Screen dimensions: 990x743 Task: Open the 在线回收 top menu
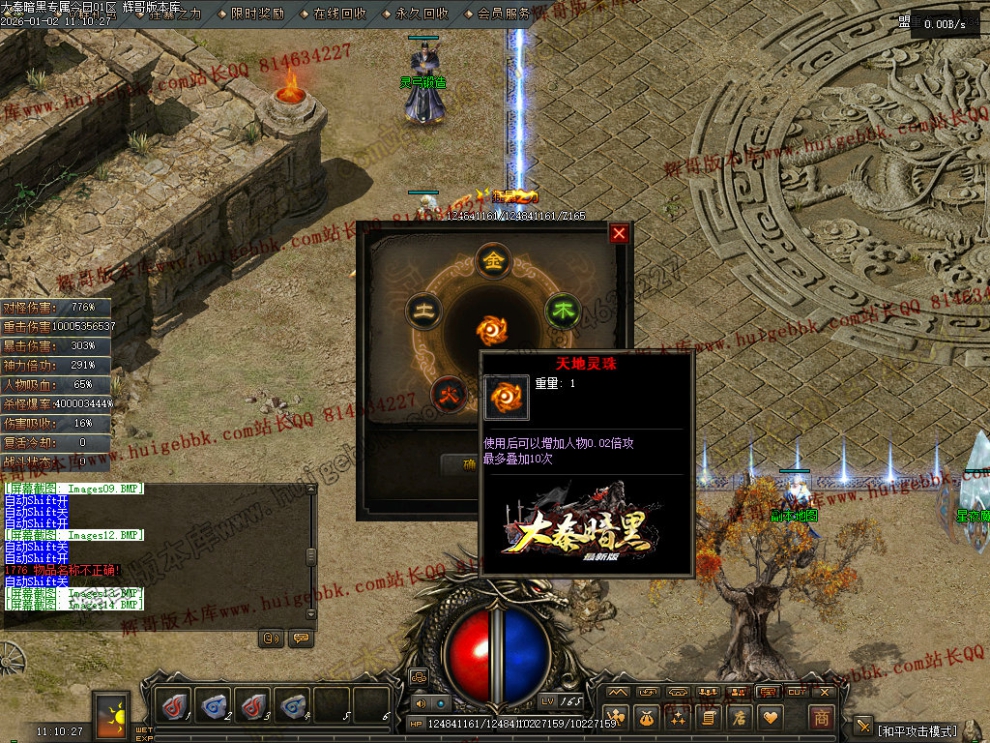click(x=338, y=14)
